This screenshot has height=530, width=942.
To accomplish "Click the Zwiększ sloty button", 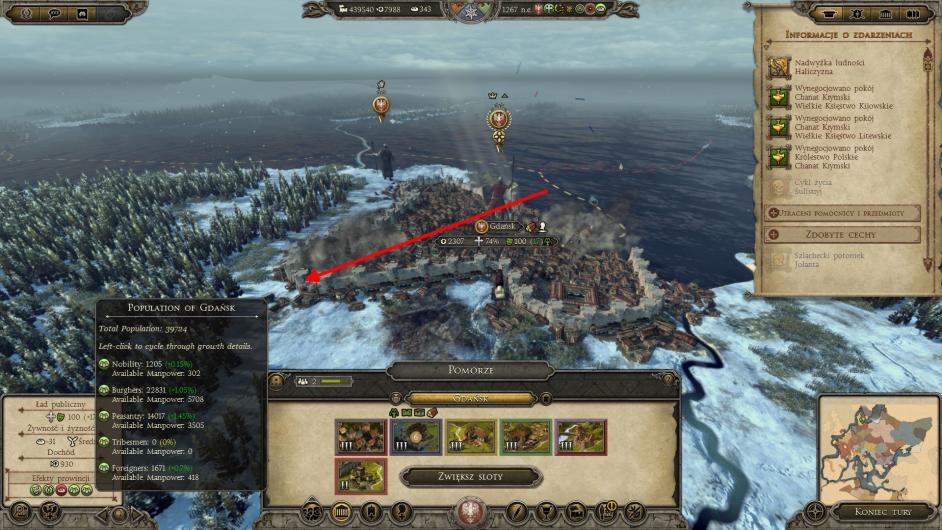I will coord(470,477).
